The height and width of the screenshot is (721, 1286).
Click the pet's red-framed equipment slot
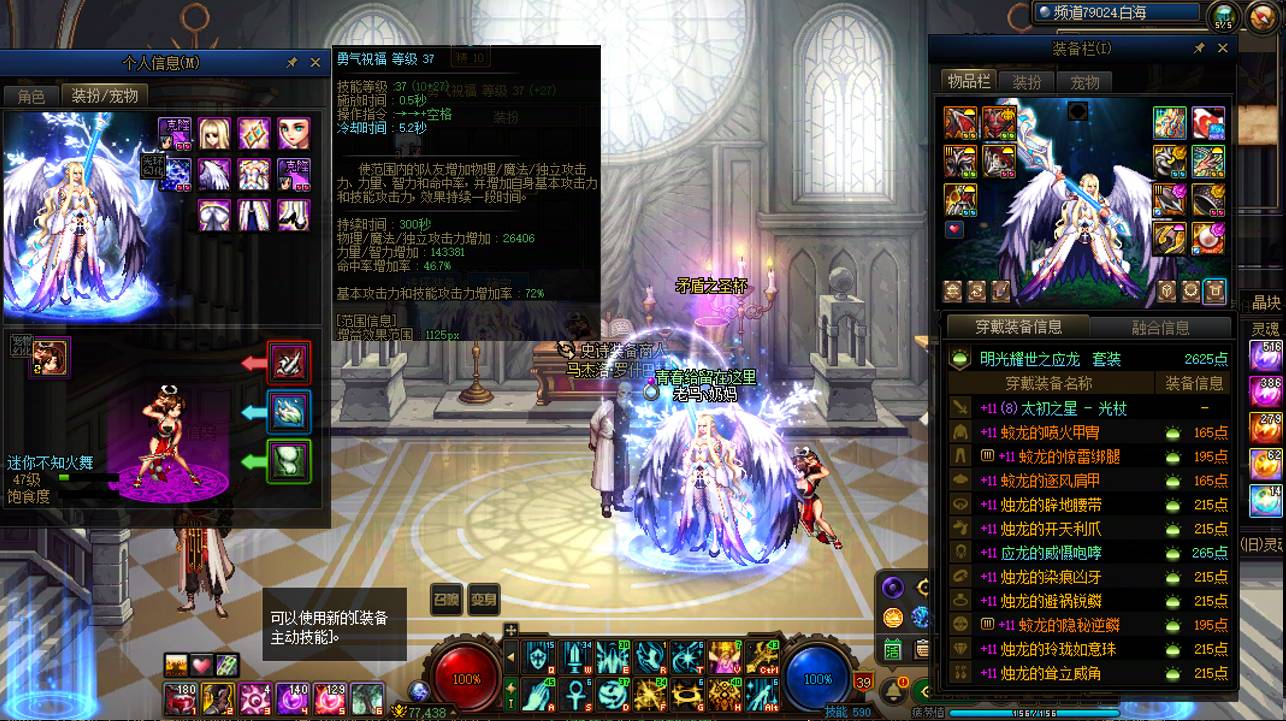(289, 362)
